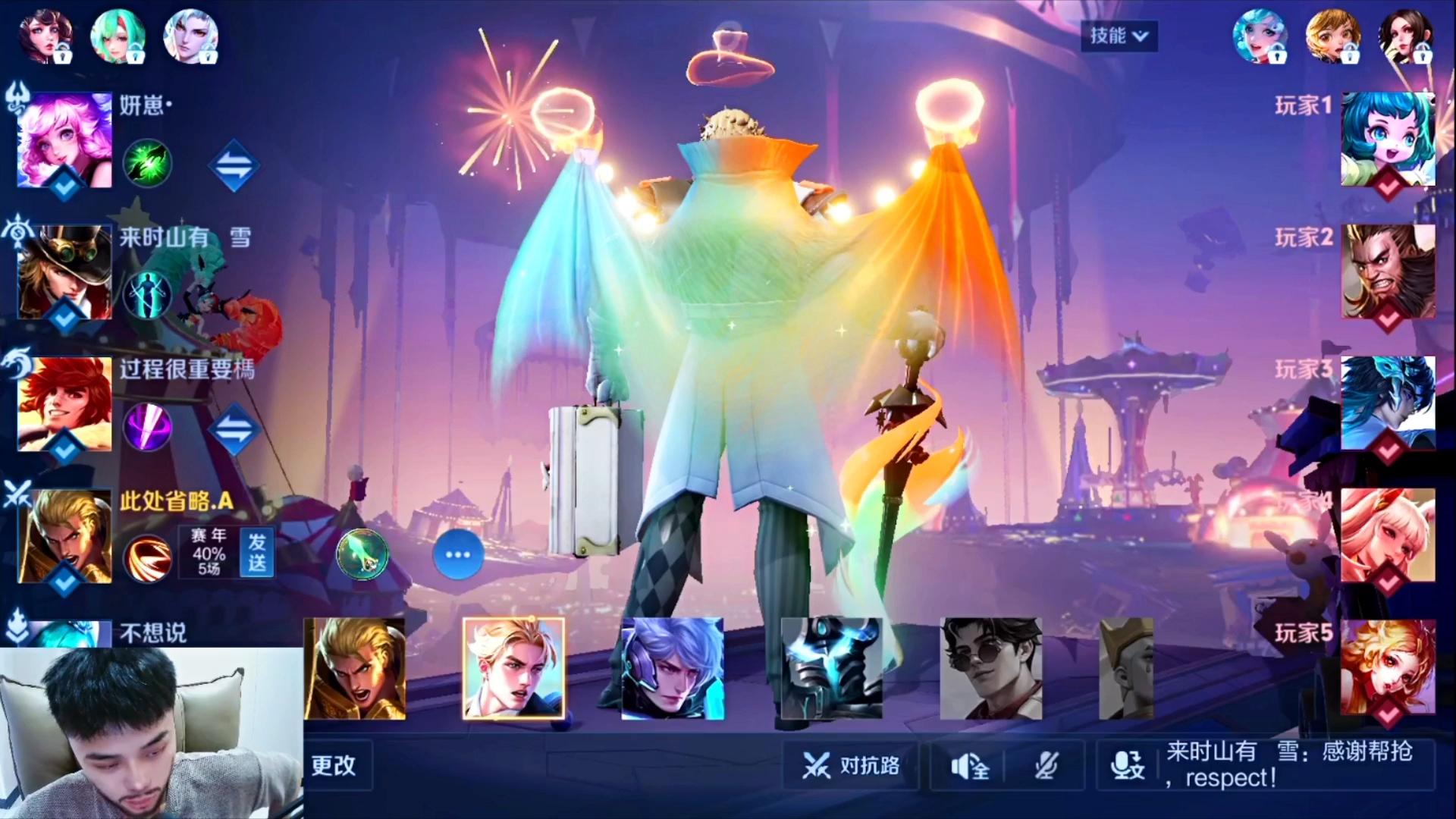Click the 更改 button
Viewport: 1456px width, 819px height.
tap(334, 765)
